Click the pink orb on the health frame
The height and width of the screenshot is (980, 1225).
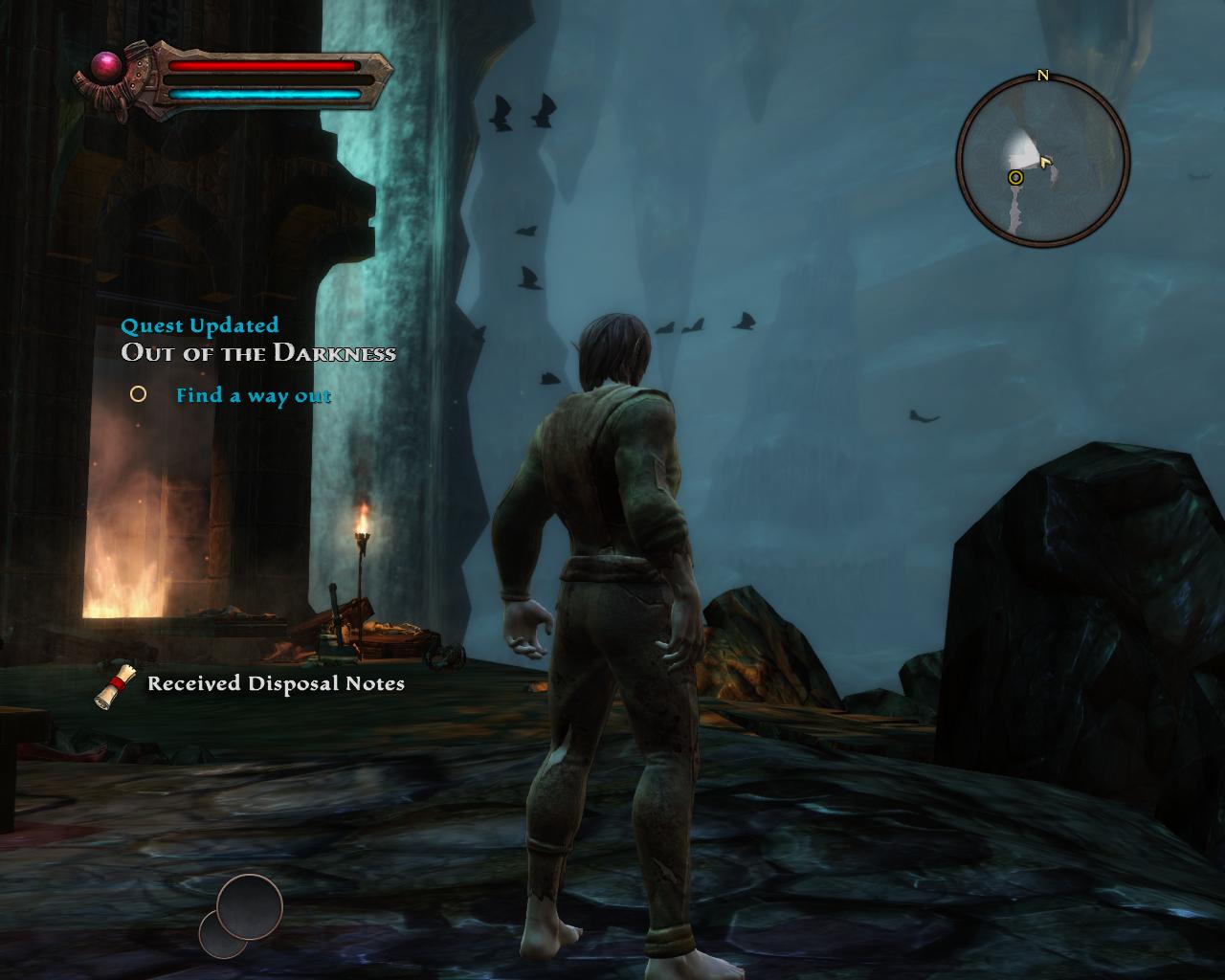click(106, 65)
